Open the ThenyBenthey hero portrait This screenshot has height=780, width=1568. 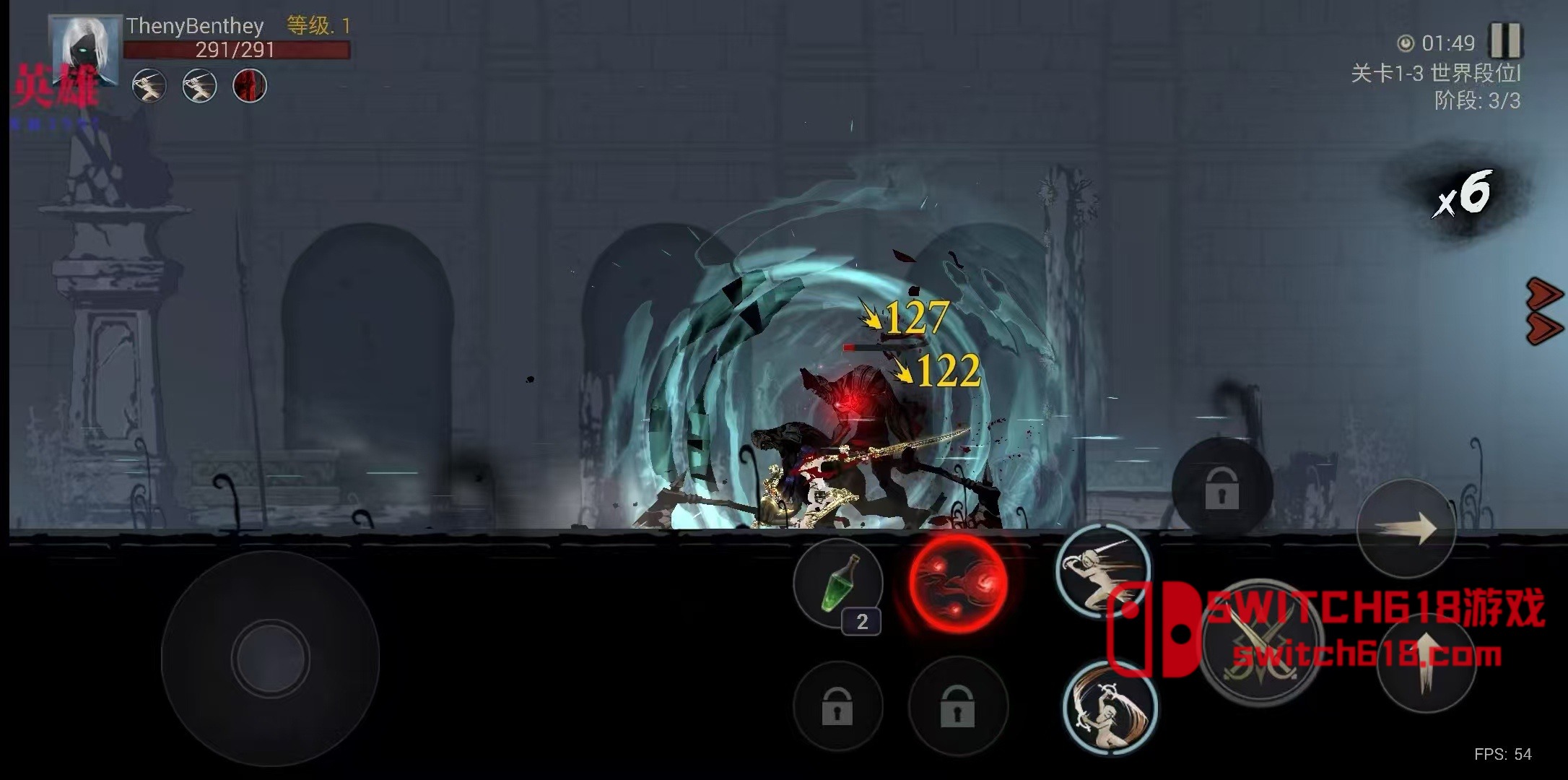85,50
